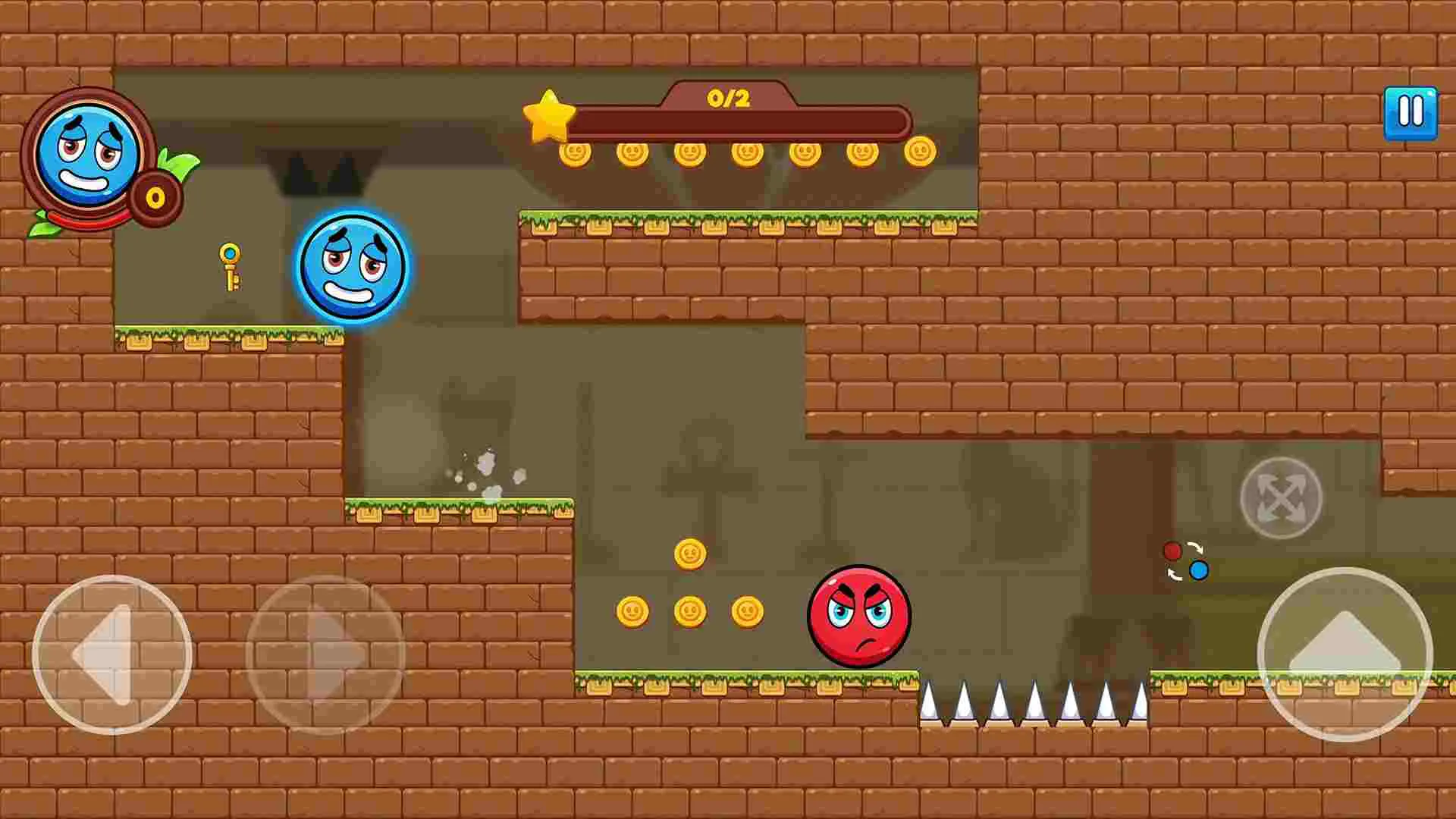This screenshot has width=1456, height=819.
Task: Open the coin counter badge showing zero
Action: [x=155, y=197]
